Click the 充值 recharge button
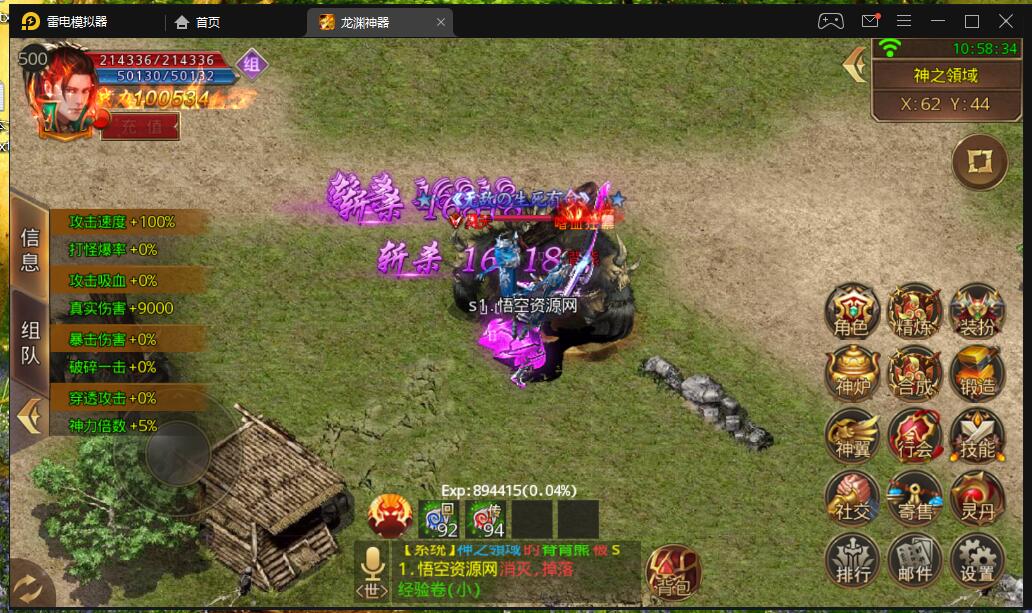This screenshot has height=613, width=1032. point(141,126)
